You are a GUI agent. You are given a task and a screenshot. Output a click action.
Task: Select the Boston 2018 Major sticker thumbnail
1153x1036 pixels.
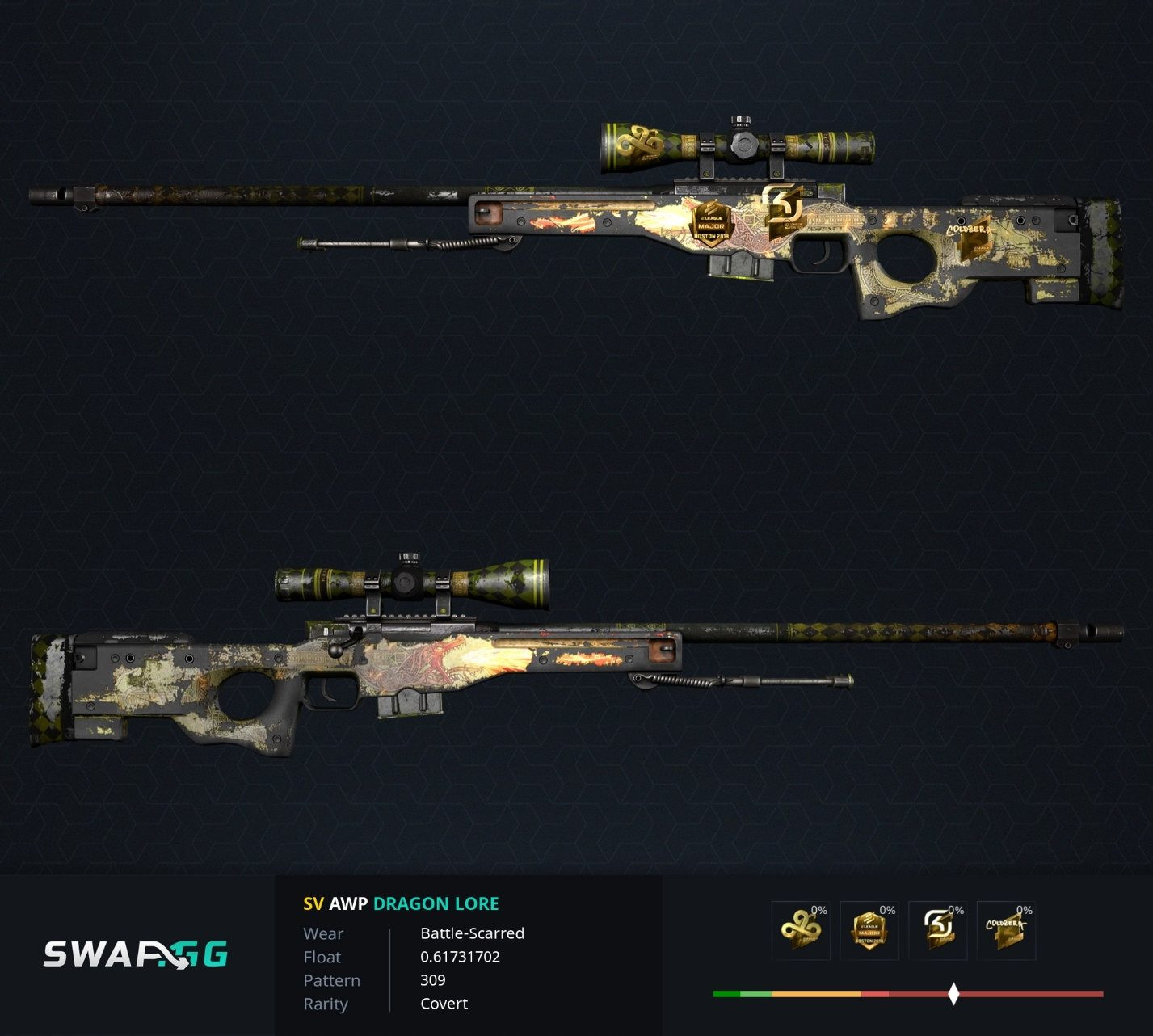pyautogui.click(x=869, y=931)
